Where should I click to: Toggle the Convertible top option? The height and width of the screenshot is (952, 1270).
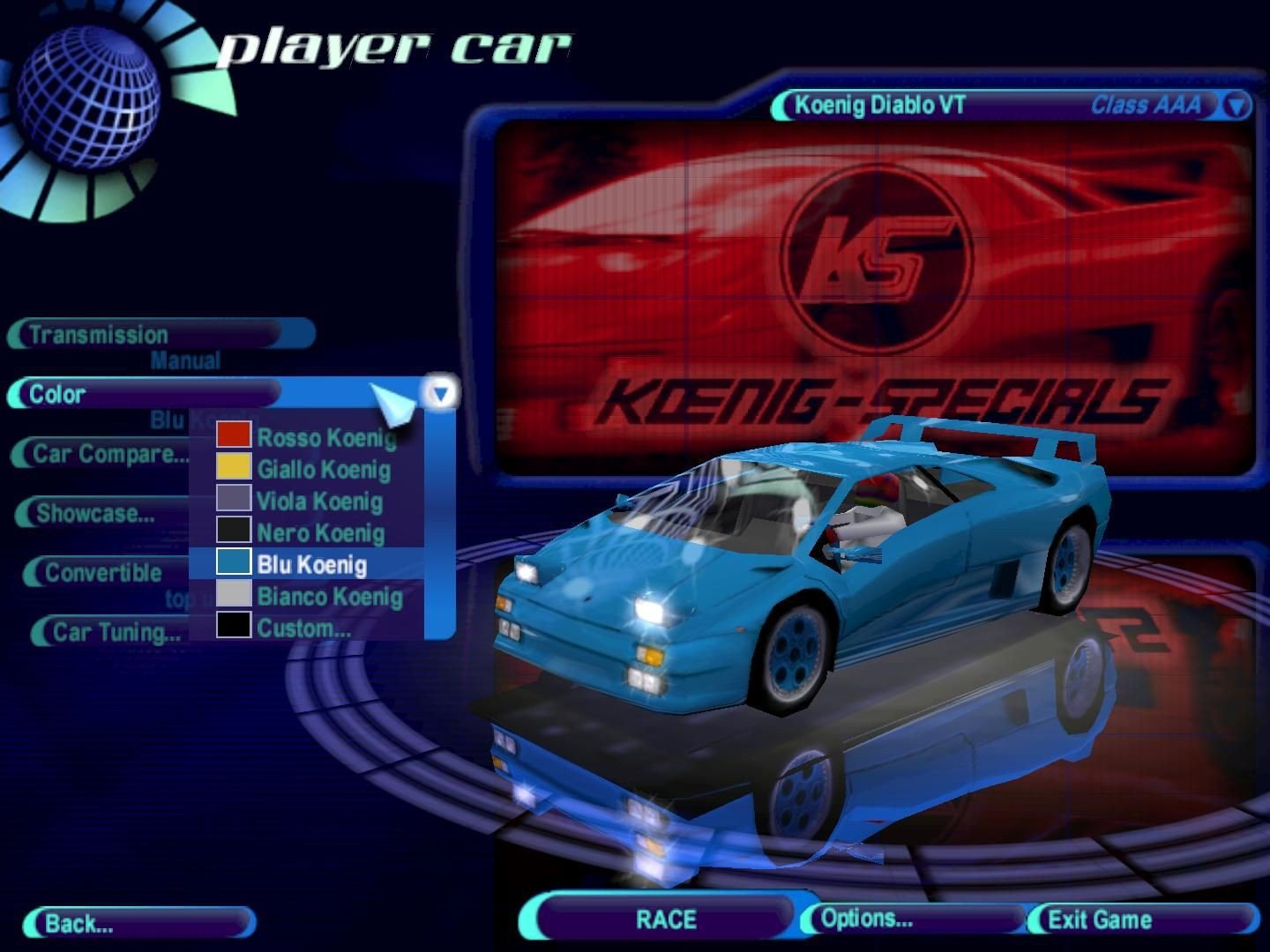tap(102, 573)
